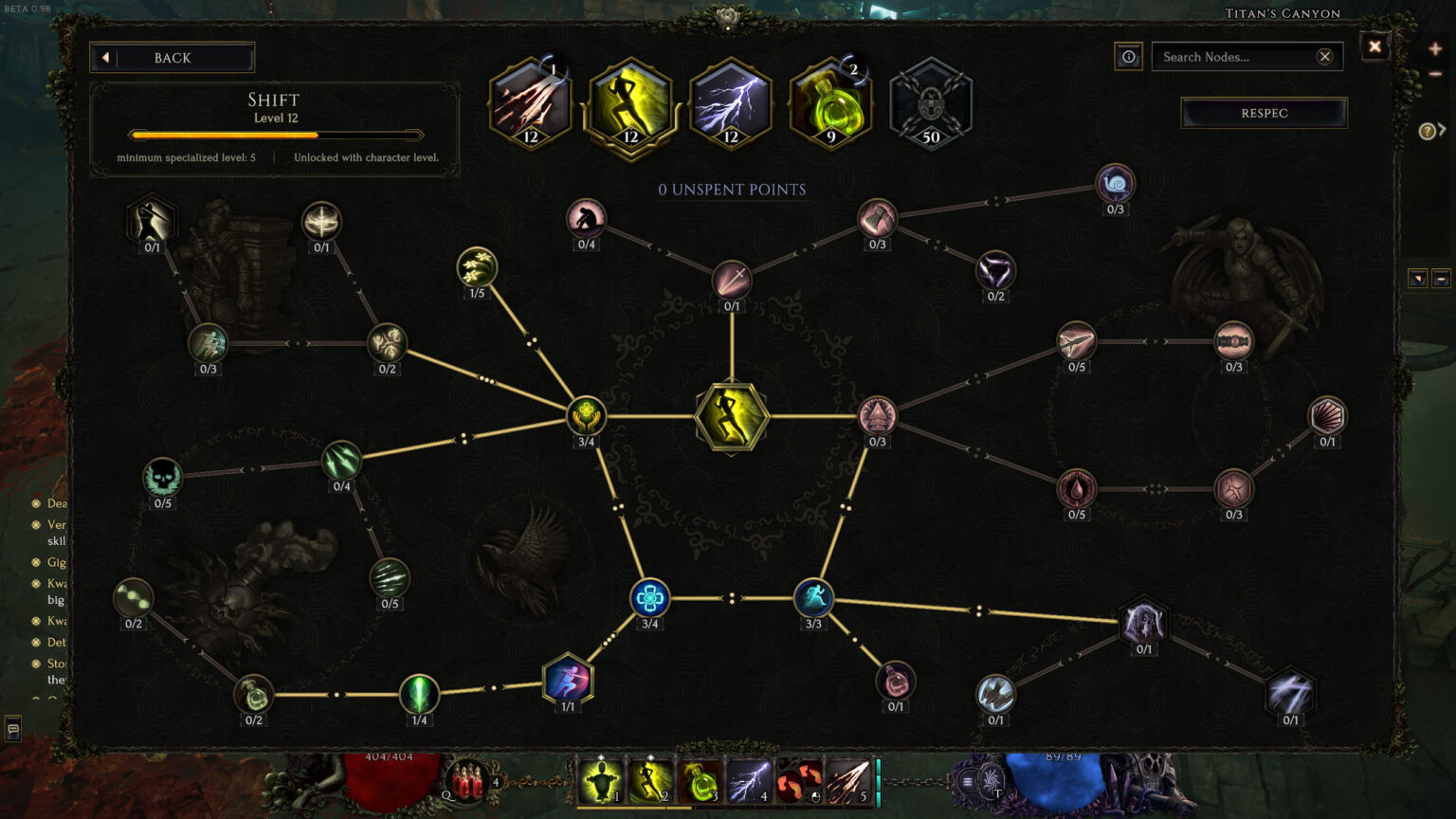Click the Respec button

[x=1264, y=113]
